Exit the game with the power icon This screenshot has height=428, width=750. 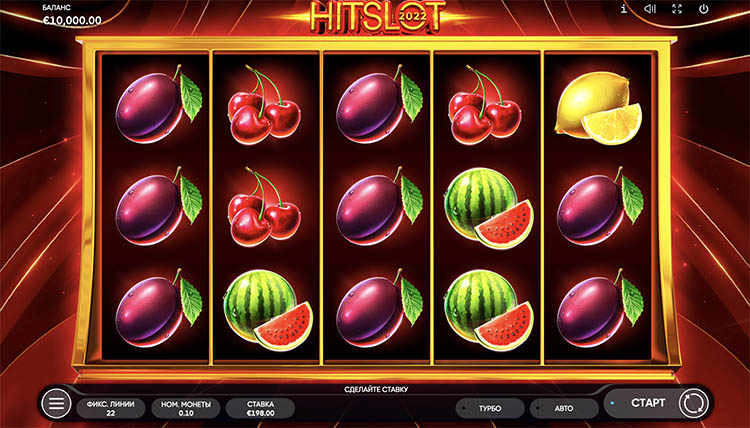click(x=704, y=10)
